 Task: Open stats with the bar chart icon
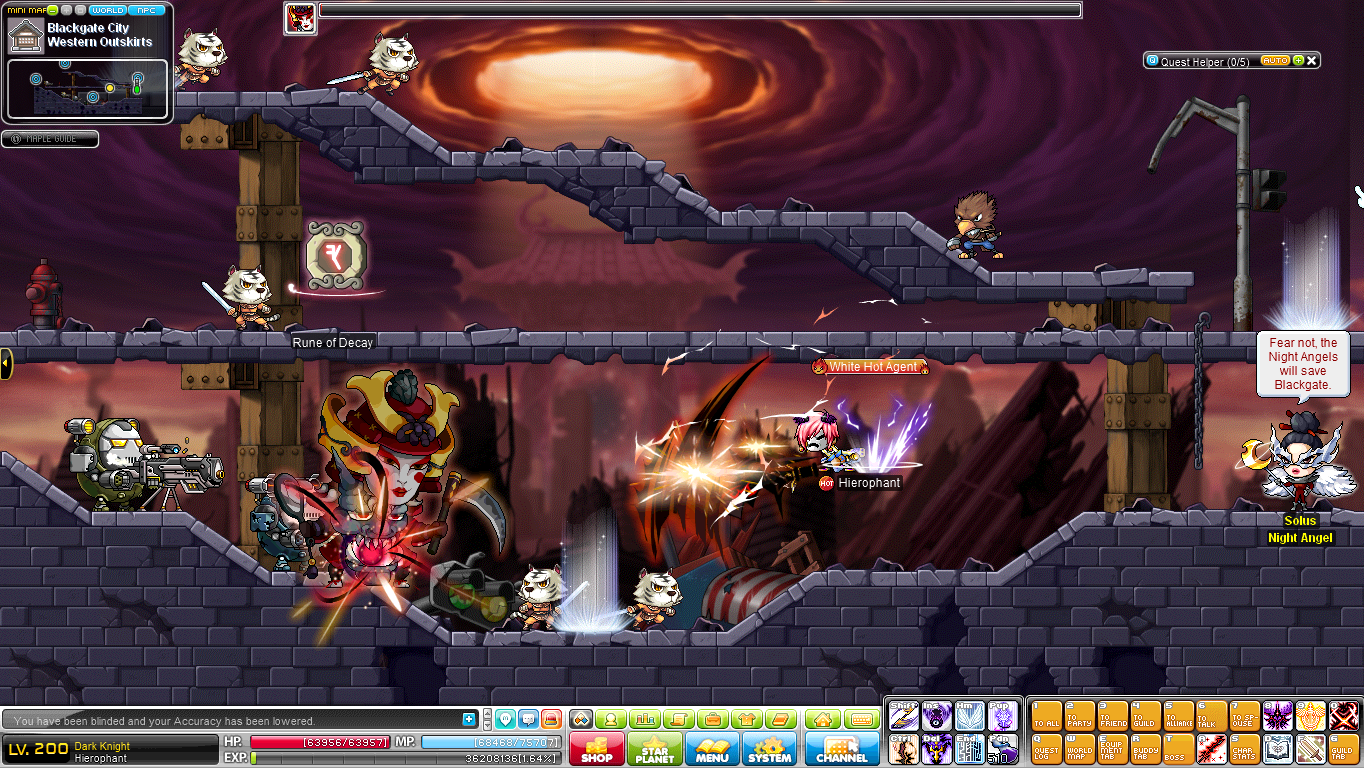[645, 718]
